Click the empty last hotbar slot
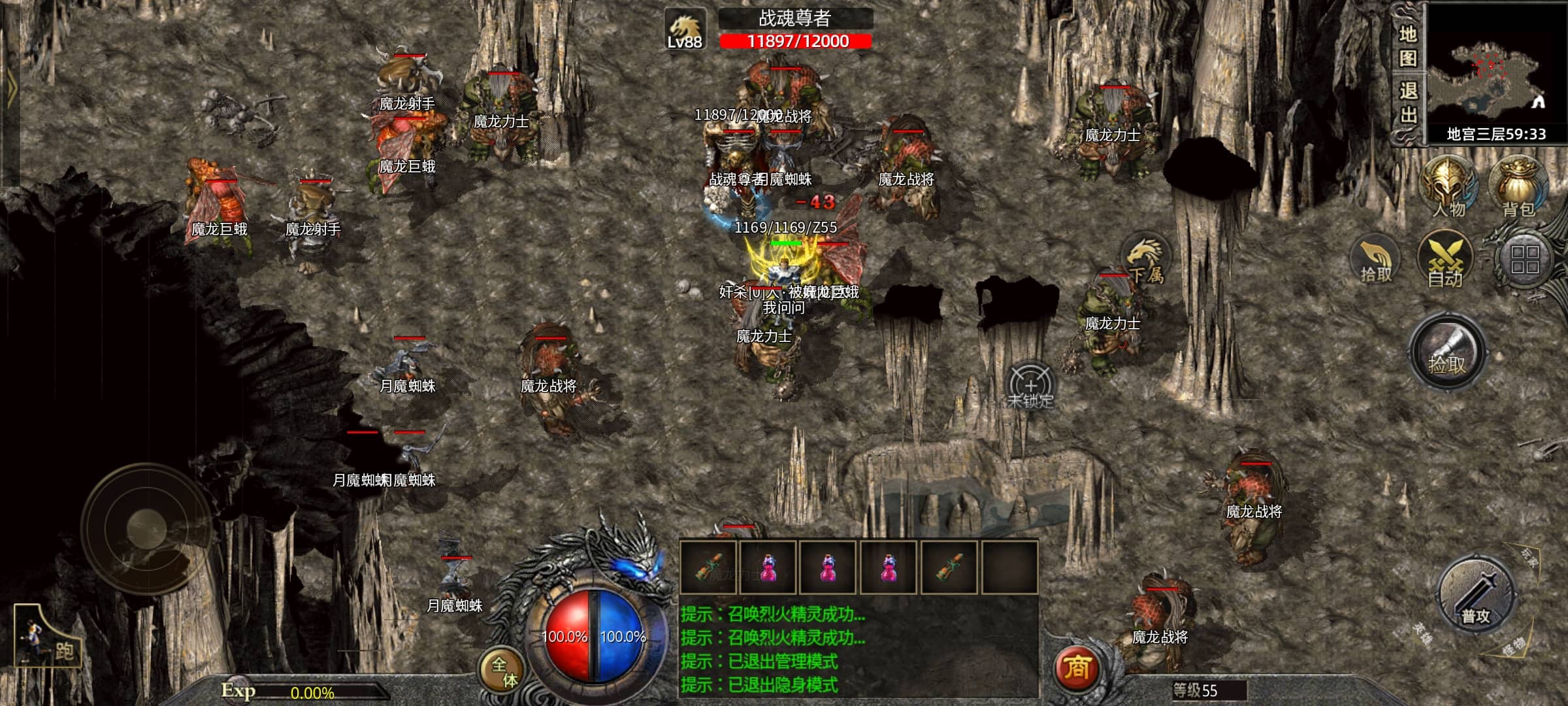This screenshot has height=706, width=1568. 1009,567
